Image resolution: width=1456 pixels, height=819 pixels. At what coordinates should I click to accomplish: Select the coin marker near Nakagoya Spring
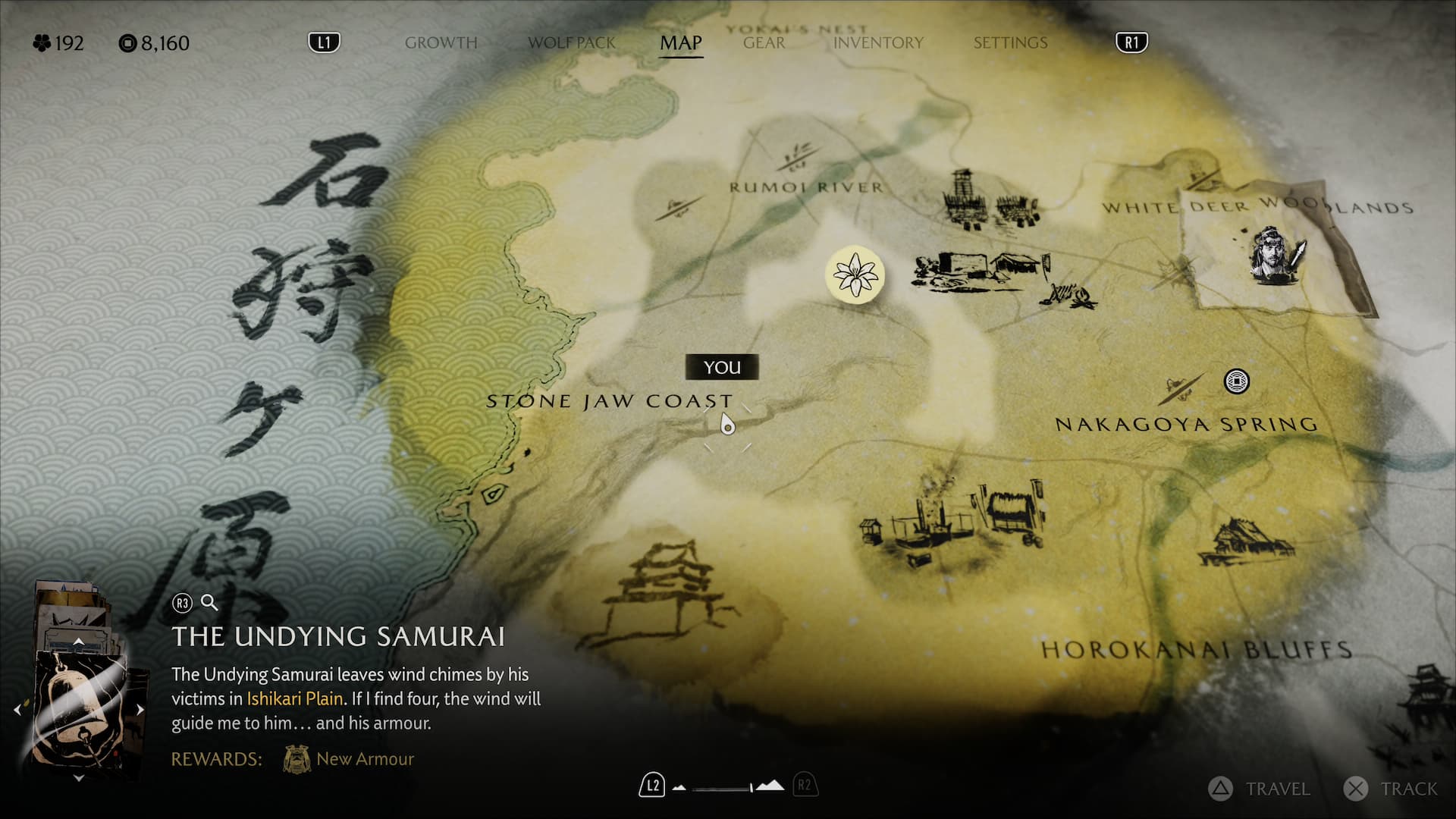click(1236, 381)
